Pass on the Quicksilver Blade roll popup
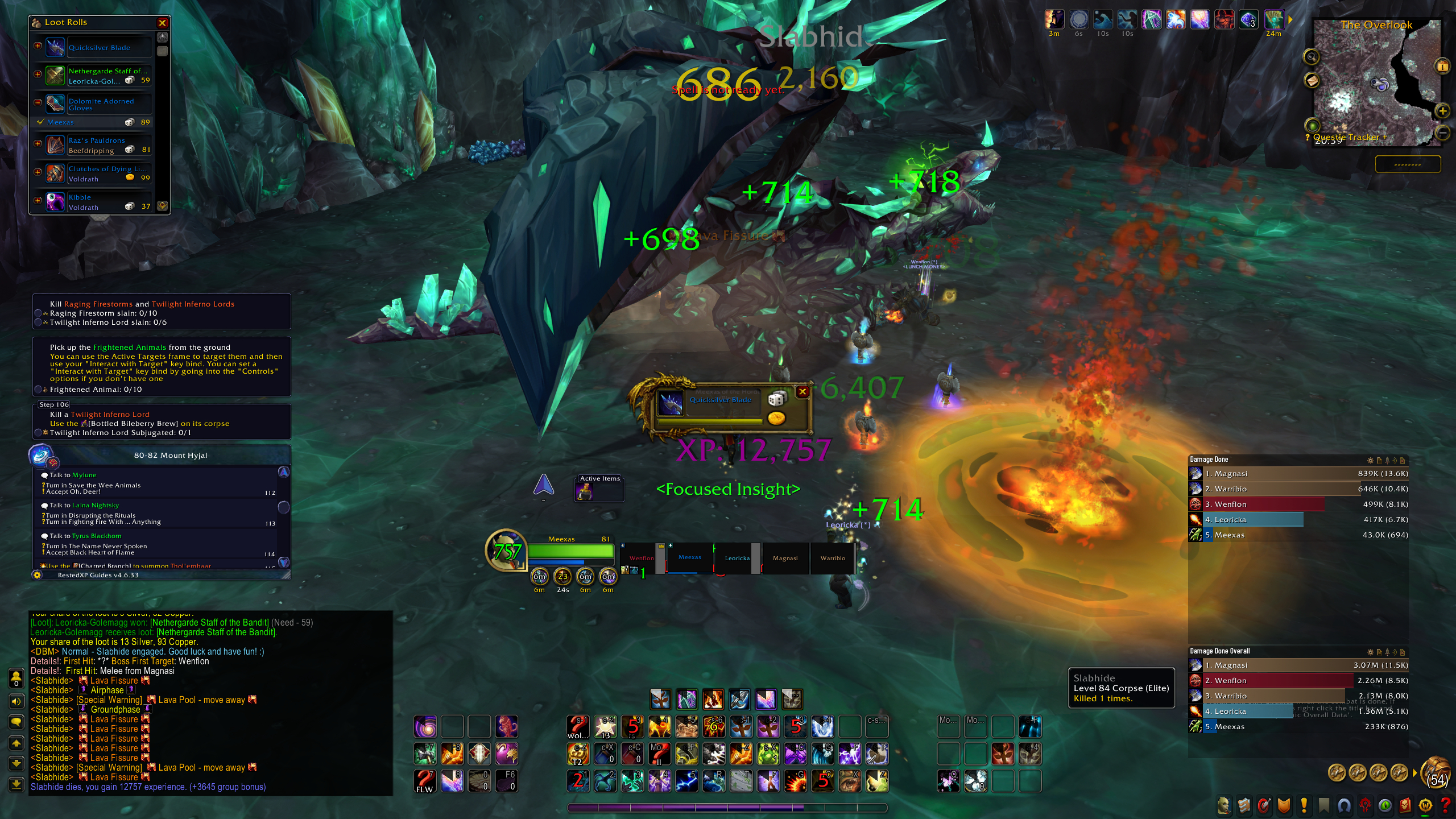1456x819 pixels. click(x=802, y=391)
